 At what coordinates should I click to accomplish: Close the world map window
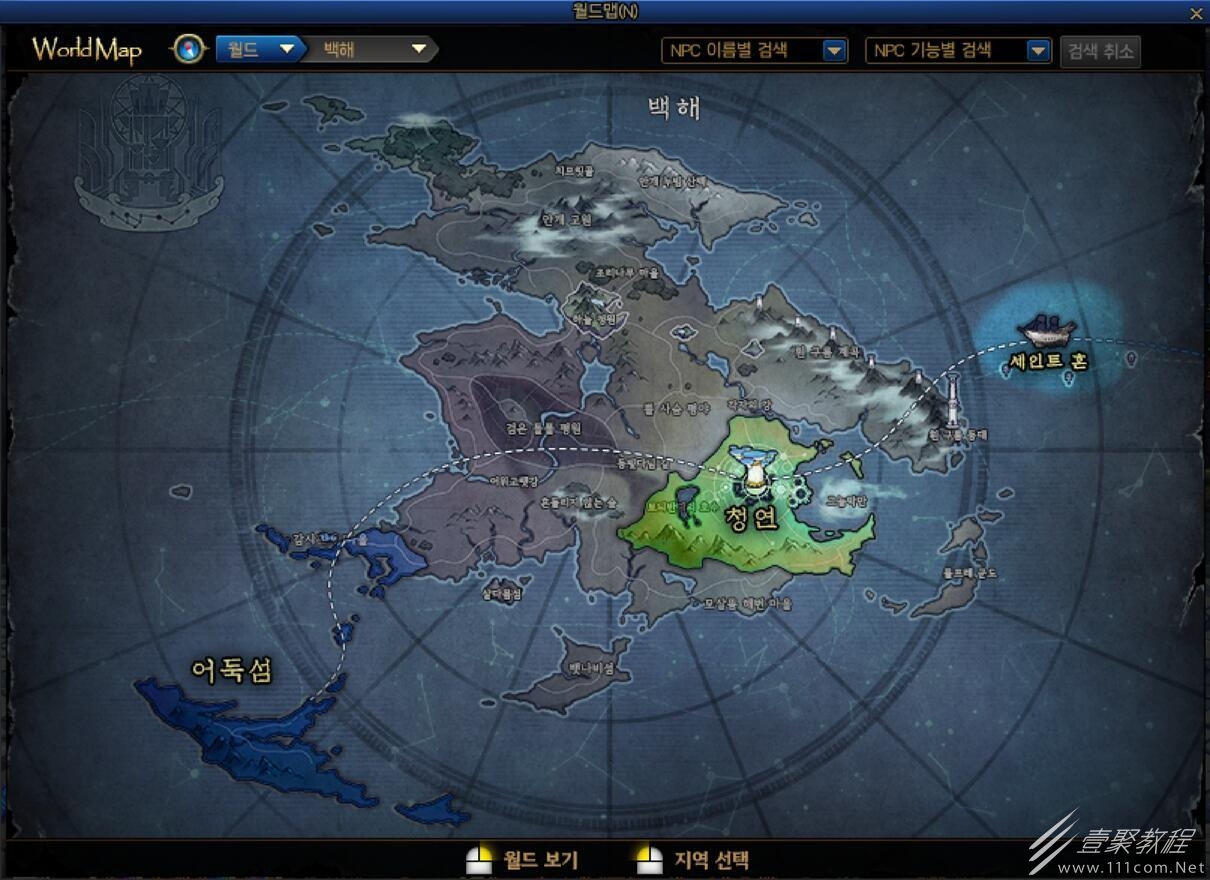pyautogui.click(x=1196, y=13)
